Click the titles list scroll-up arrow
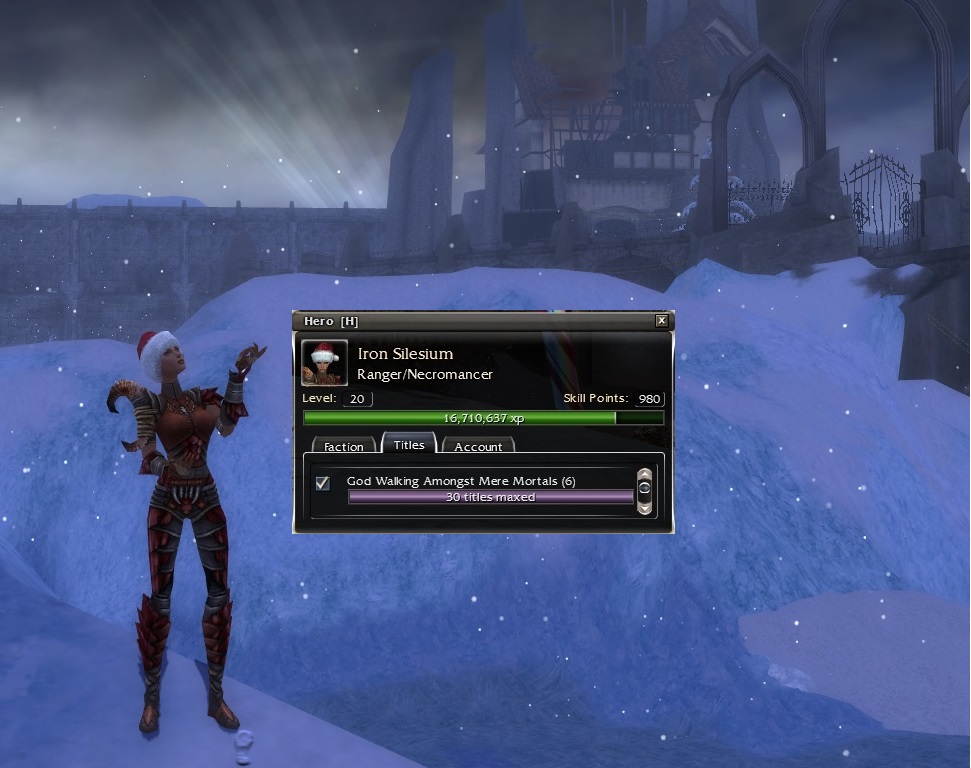Image resolution: width=971 pixels, height=768 pixels. 645,474
